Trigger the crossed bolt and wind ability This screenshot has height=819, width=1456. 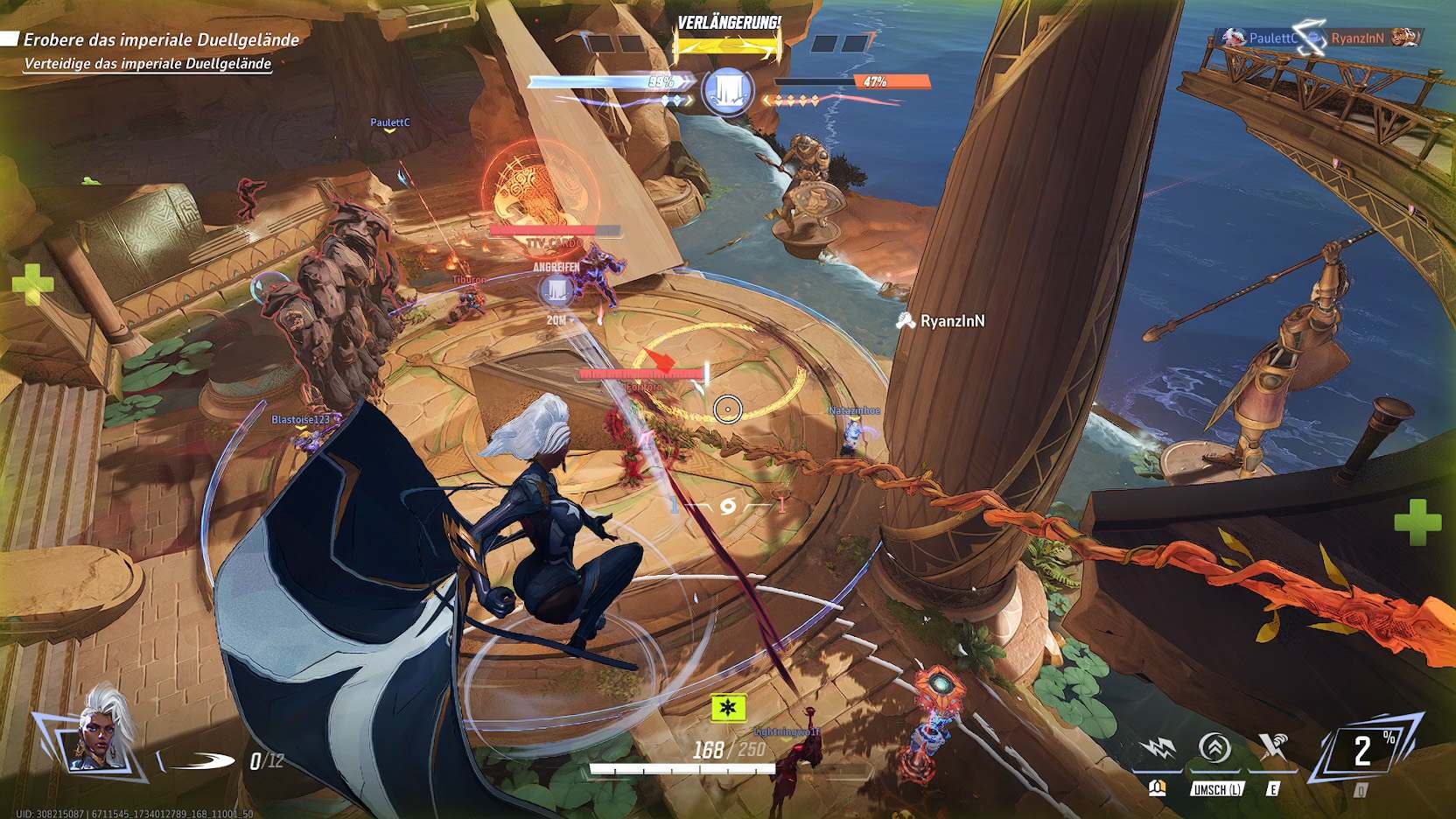click(x=1272, y=748)
